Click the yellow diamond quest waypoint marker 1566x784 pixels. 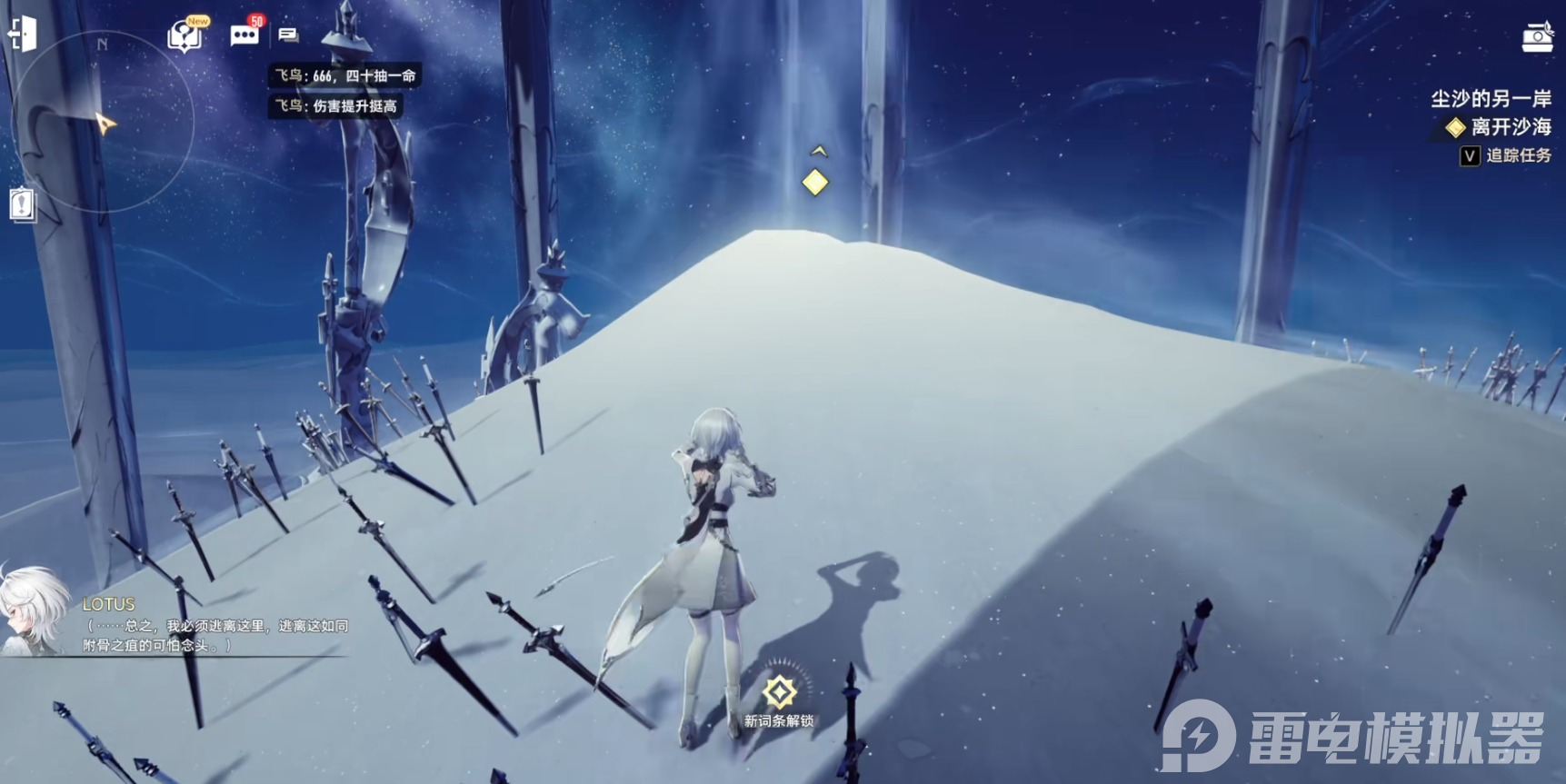815,183
